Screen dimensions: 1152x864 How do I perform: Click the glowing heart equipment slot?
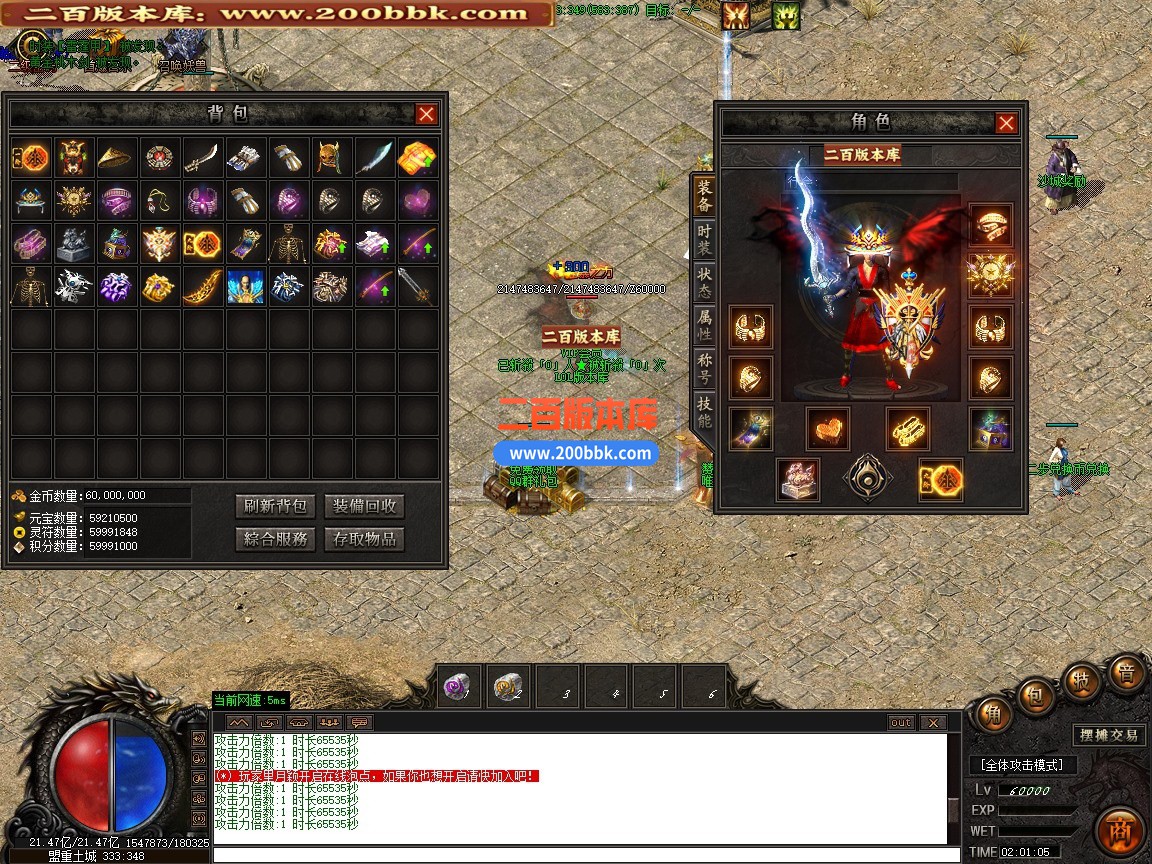click(x=827, y=428)
